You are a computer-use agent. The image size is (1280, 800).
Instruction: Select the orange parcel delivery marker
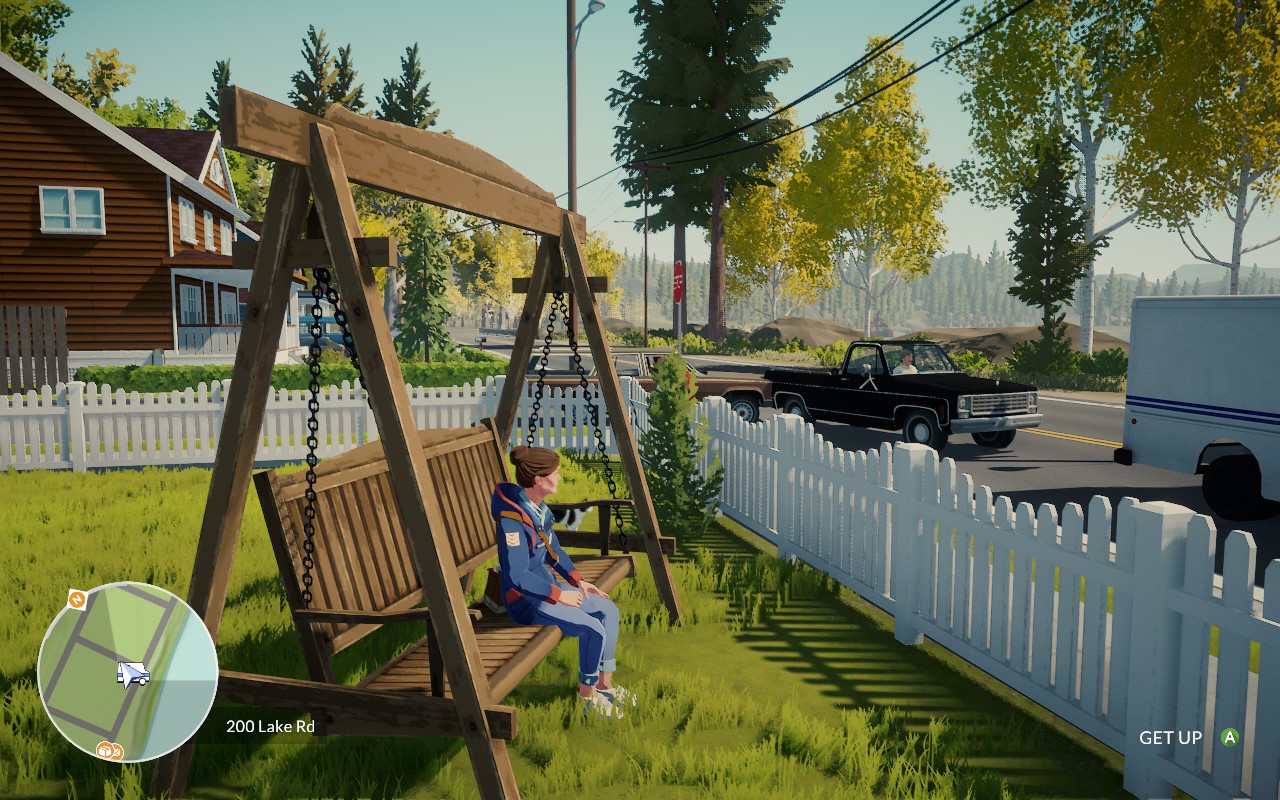pos(104,749)
